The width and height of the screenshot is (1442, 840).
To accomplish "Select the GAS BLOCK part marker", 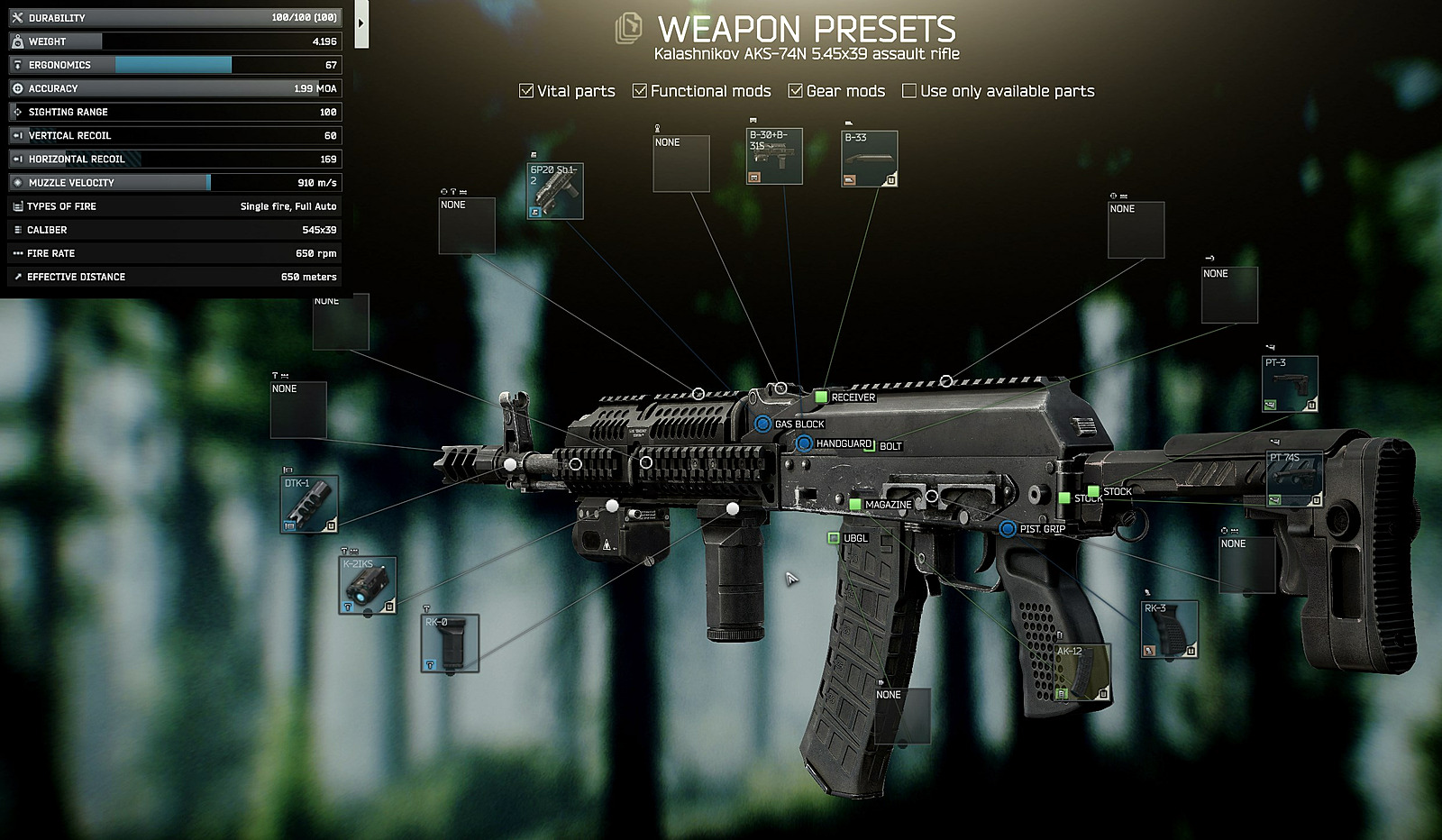I will (762, 424).
